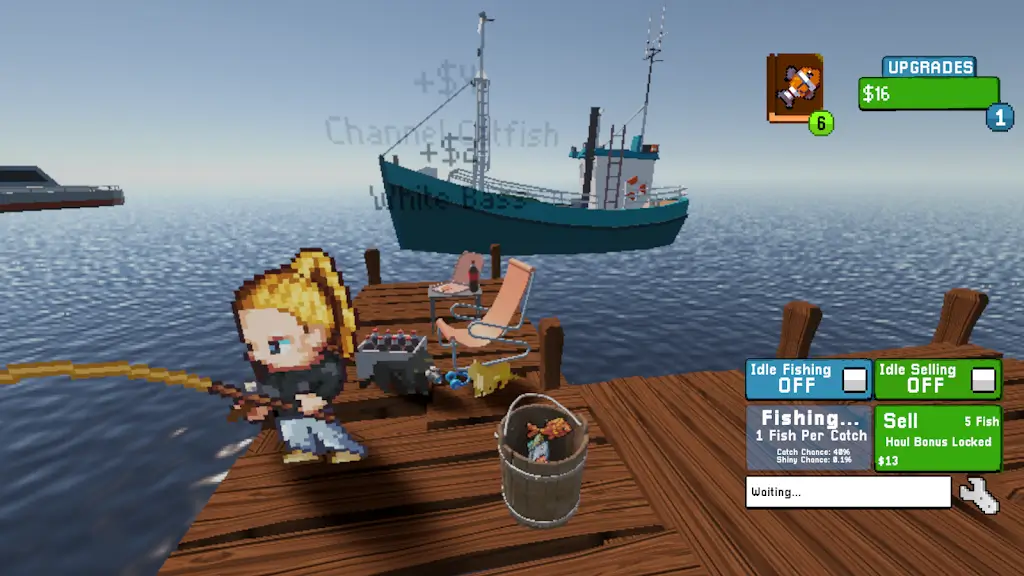Screen dimensions: 1024x576
Task: Sell the 5 fish haul
Action: [x=937, y=437]
